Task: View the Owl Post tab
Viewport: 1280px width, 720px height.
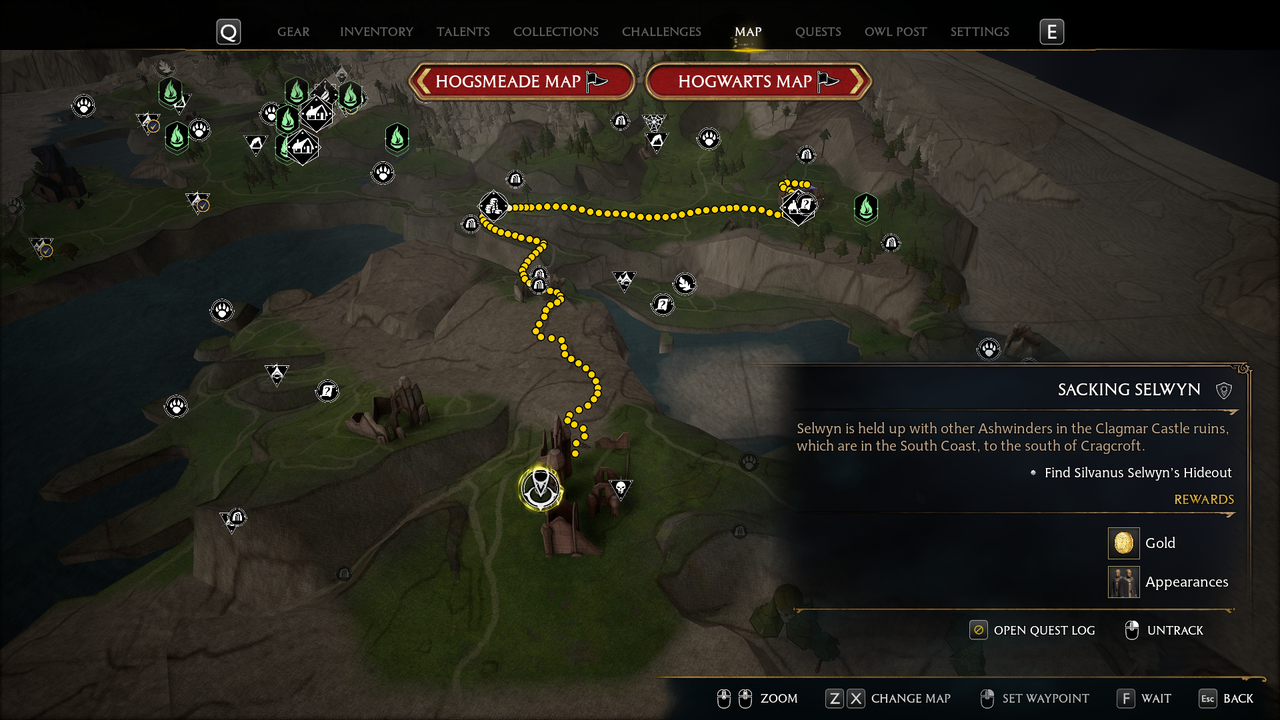Action: point(896,32)
